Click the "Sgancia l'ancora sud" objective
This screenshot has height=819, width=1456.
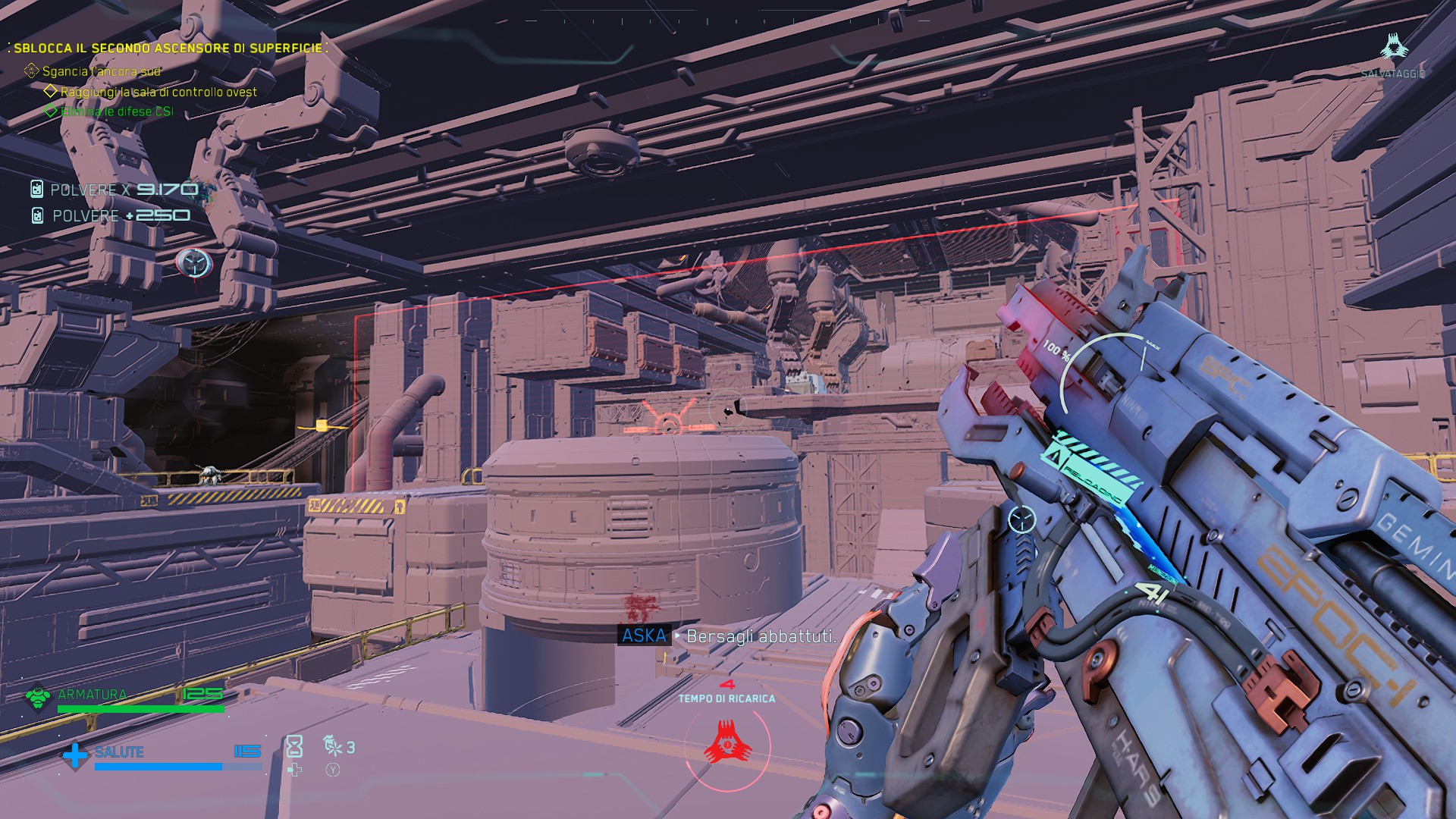(101, 71)
